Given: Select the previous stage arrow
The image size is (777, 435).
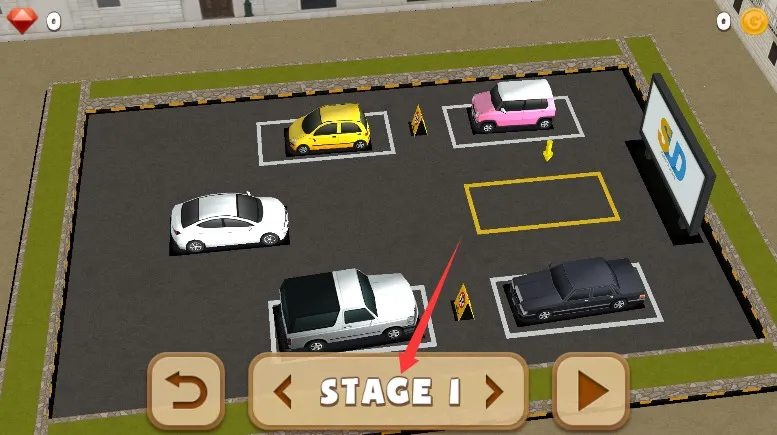Looking at the screenshot, I should coord(283,392).
